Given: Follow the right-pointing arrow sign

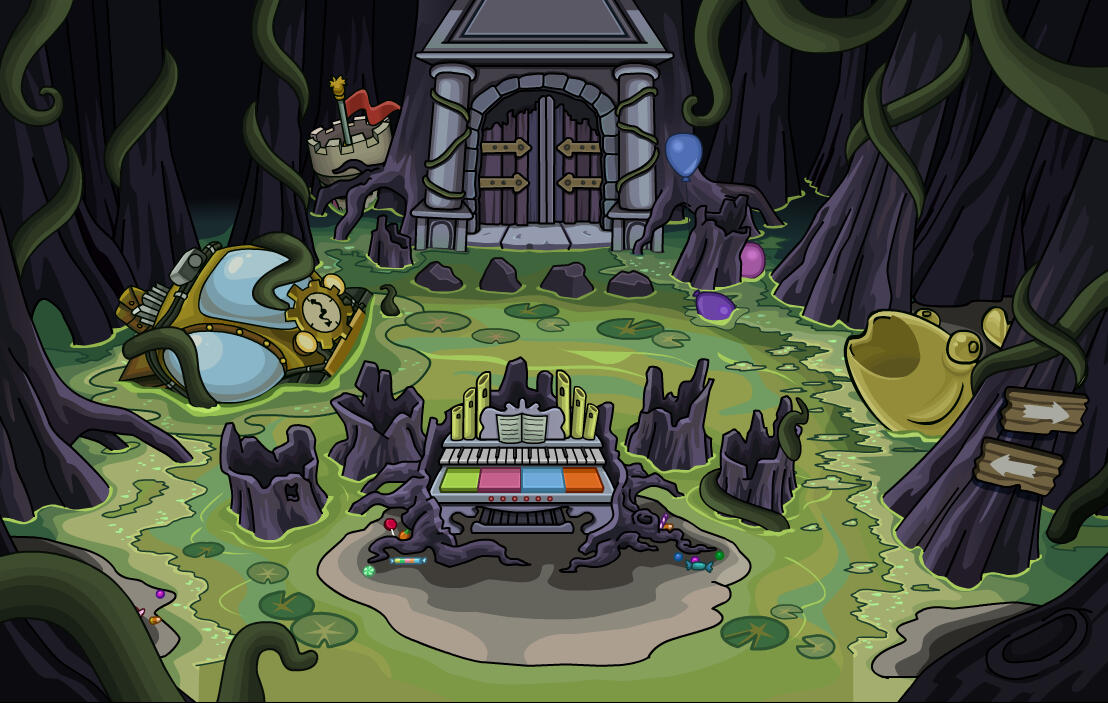Looking at the screenshot, I should [x=1045, y=410].
